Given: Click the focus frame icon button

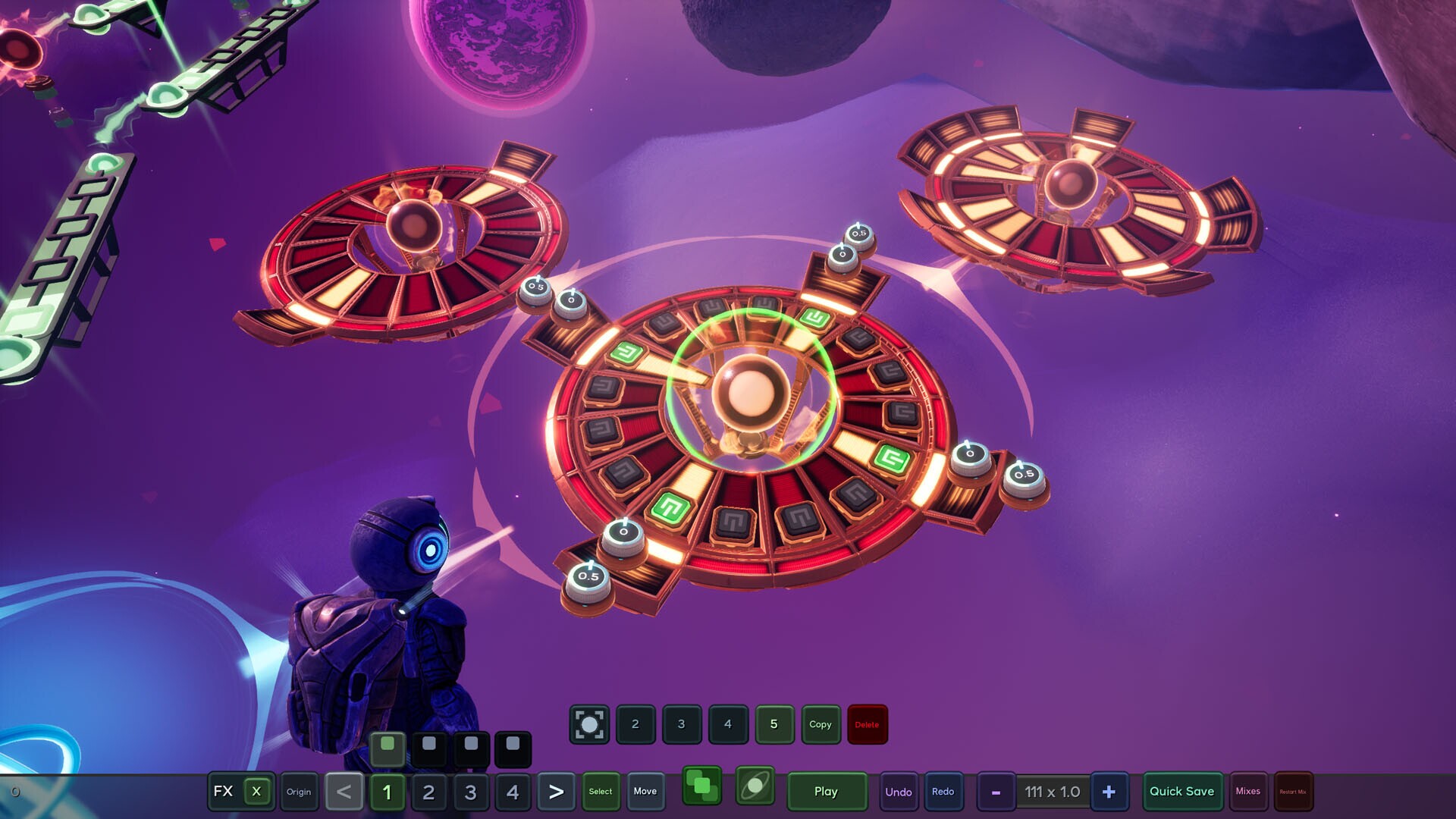Looking at the screenshot, I should coord(589,724).
